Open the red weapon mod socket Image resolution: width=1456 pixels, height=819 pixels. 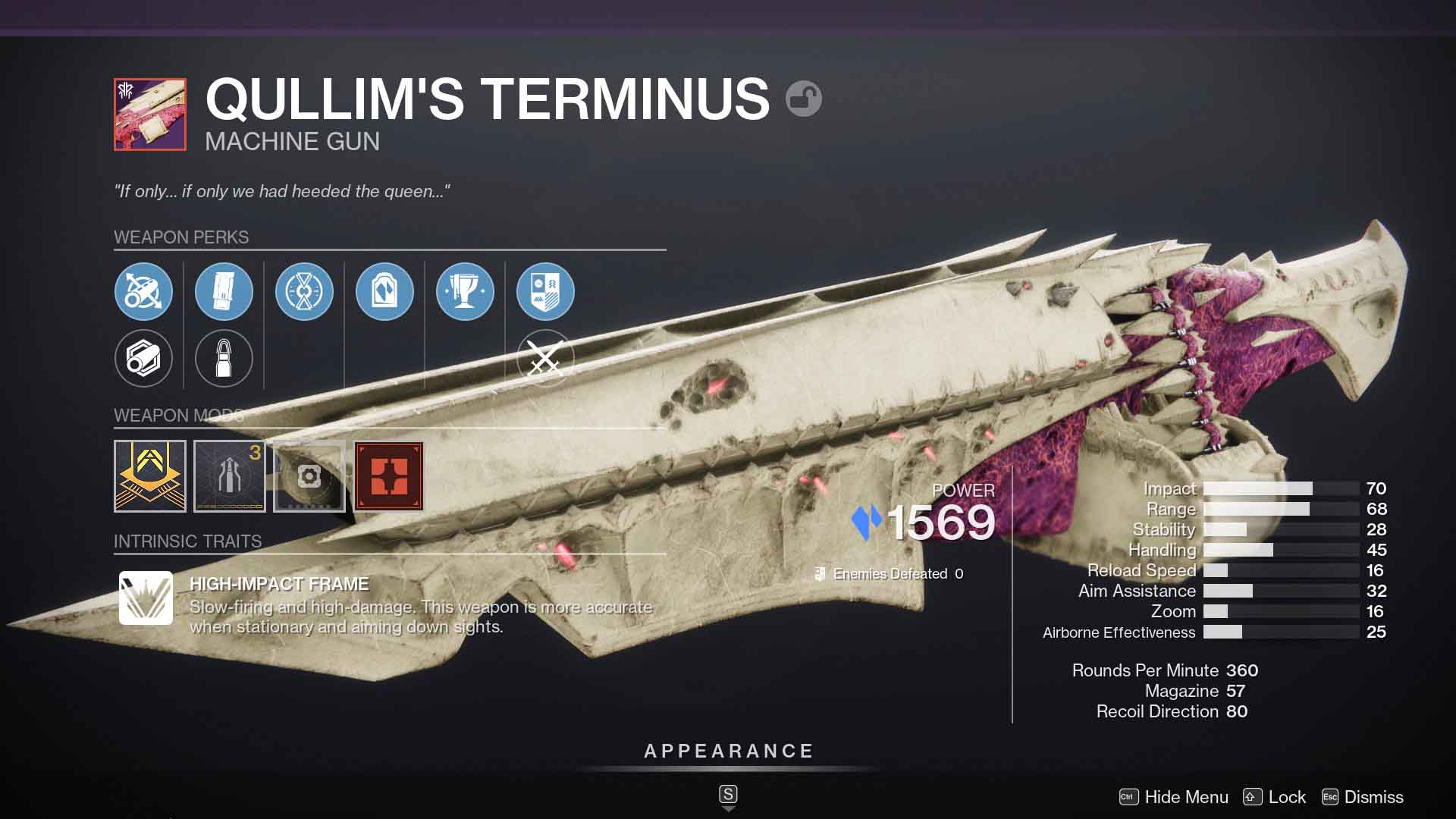click(390, 476)
